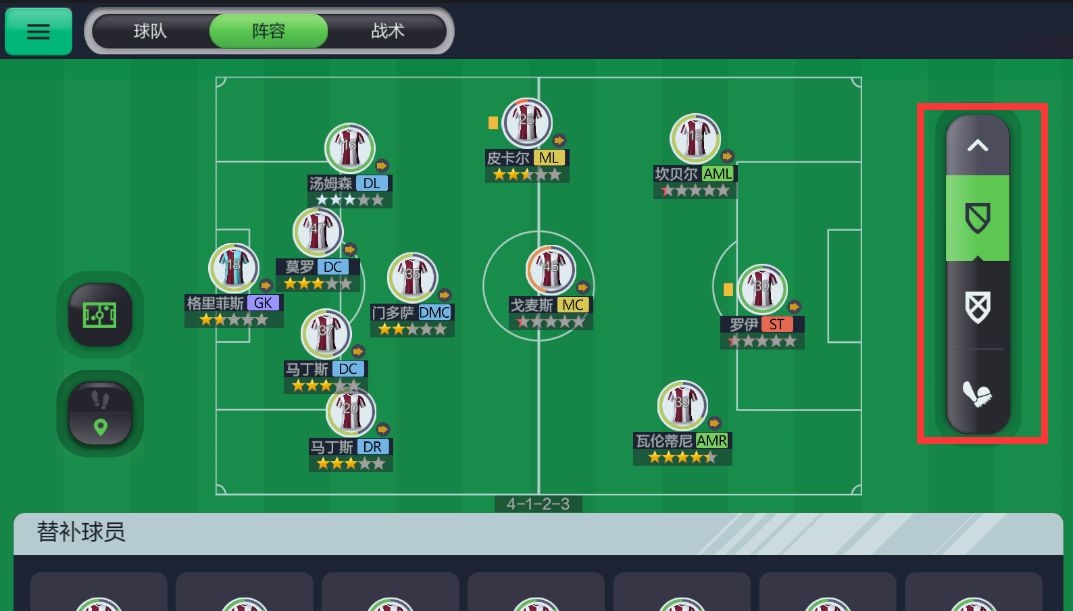Select the highlighted green shield icon

coord(978,218)
